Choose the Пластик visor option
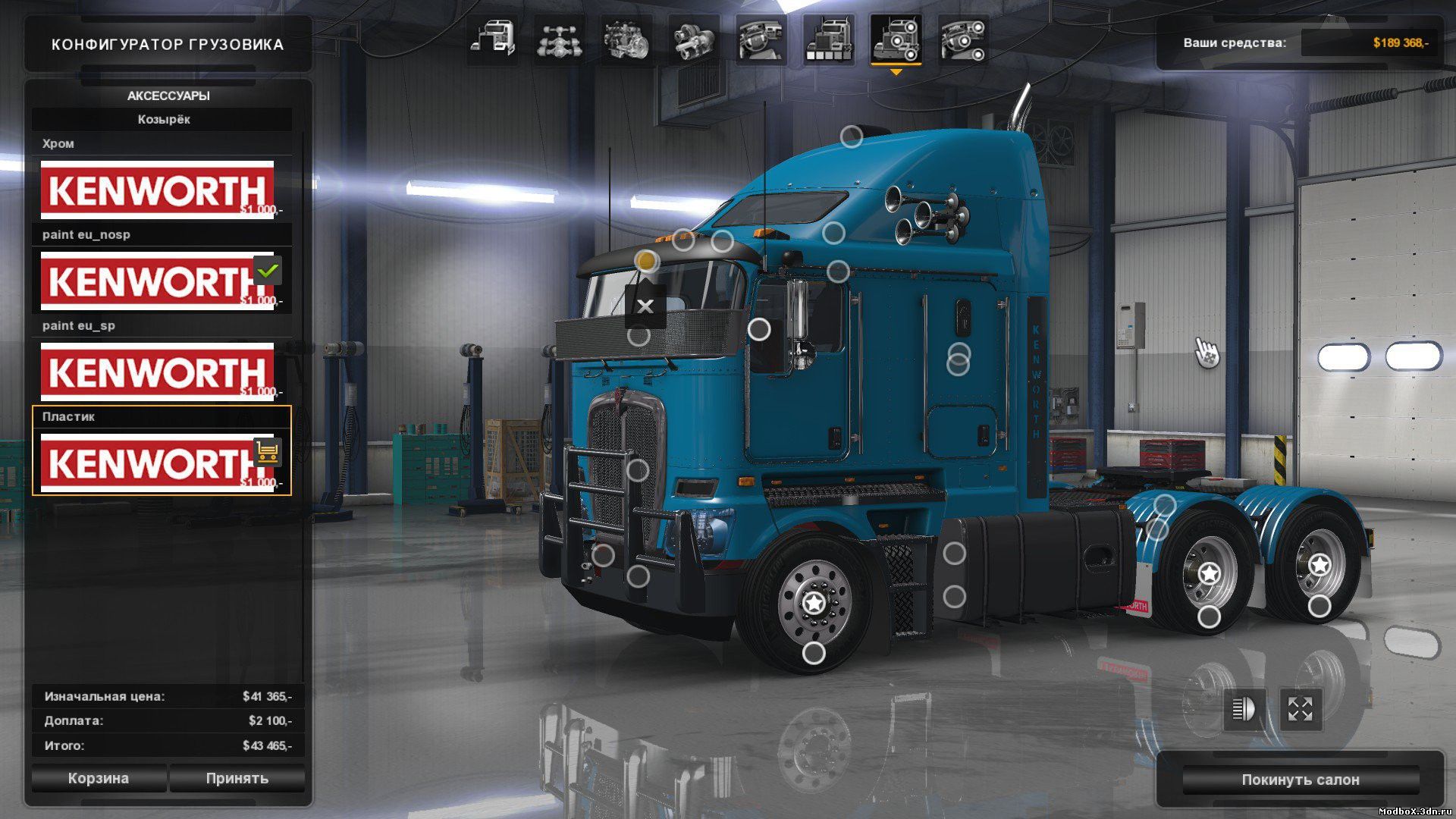This screenshot has width=1456, height=819. click(157, 462)
